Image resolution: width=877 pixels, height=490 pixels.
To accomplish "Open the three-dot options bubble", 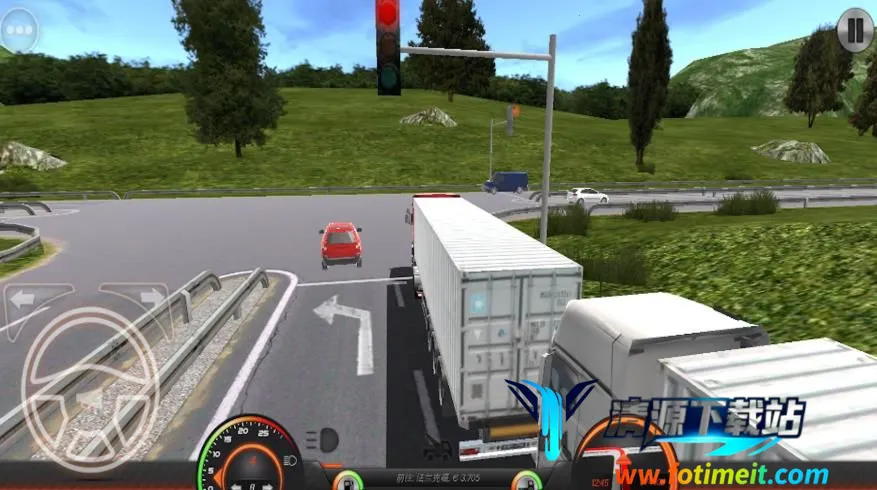I will pos(19,31).
